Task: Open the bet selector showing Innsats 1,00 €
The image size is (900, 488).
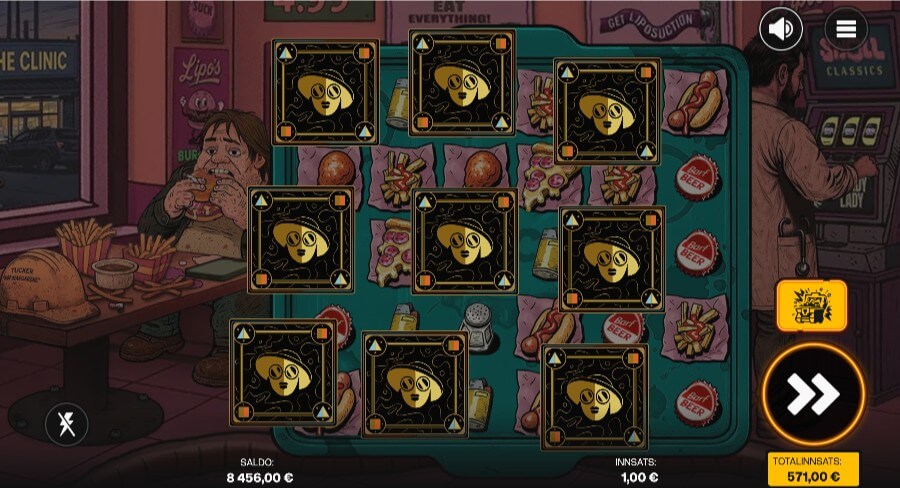Action: (x=638, y=470)
